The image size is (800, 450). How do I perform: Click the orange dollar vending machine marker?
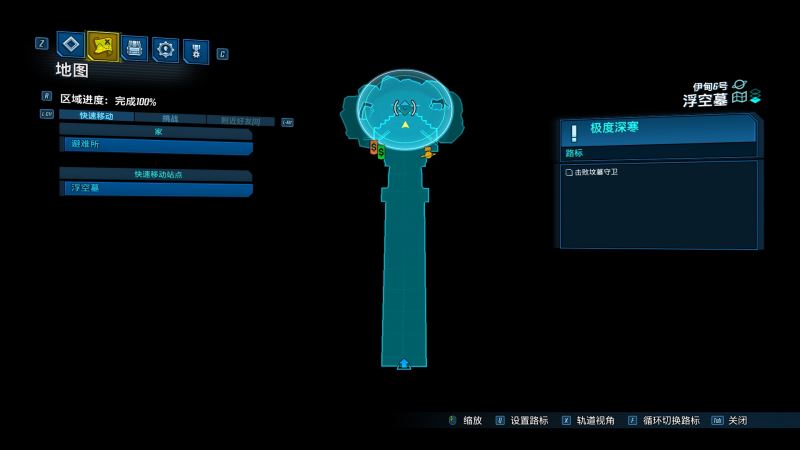(x=373, y=148)
